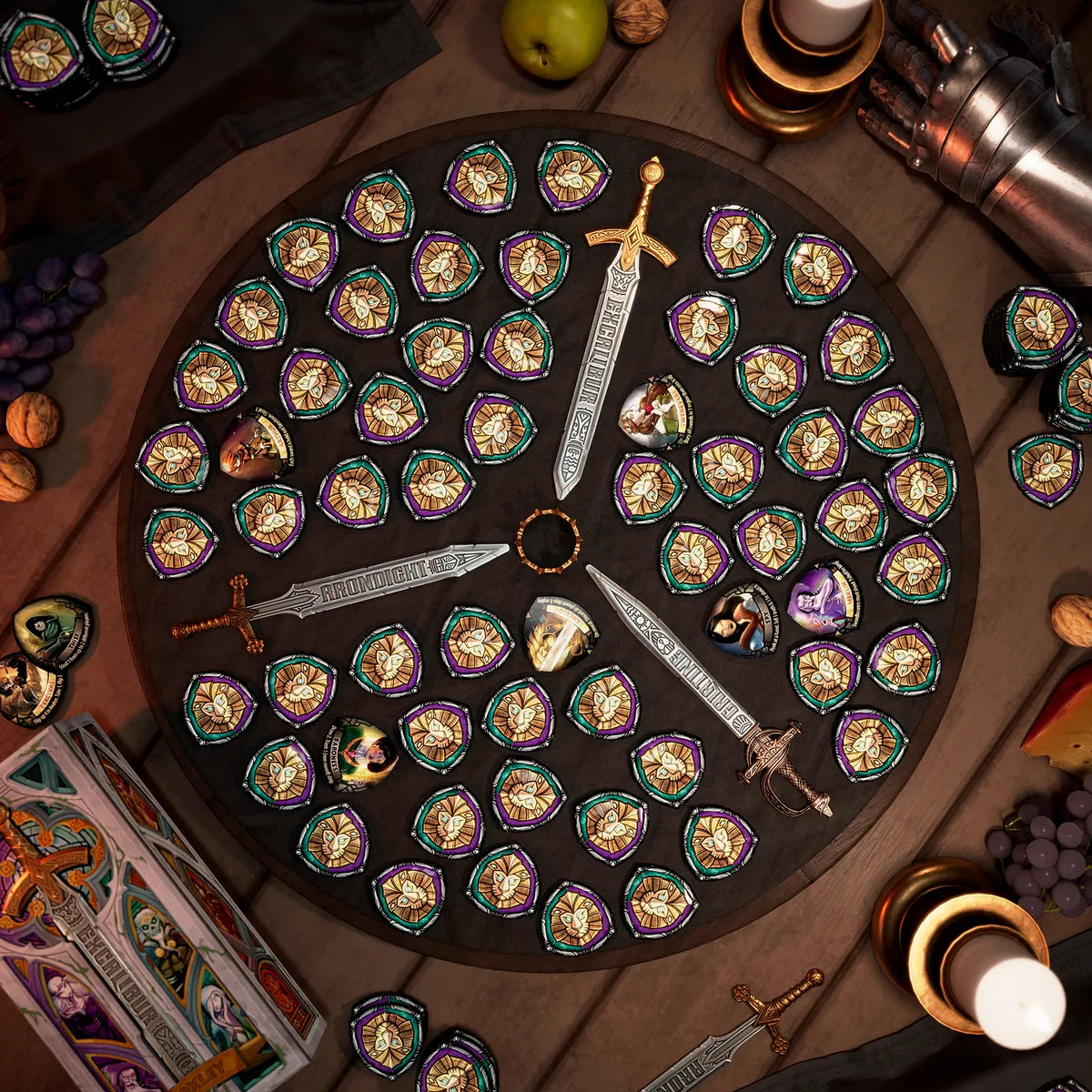The image size is (1092, 1092).
Task: Choose the Galatine sword
Action: point(692,673)
